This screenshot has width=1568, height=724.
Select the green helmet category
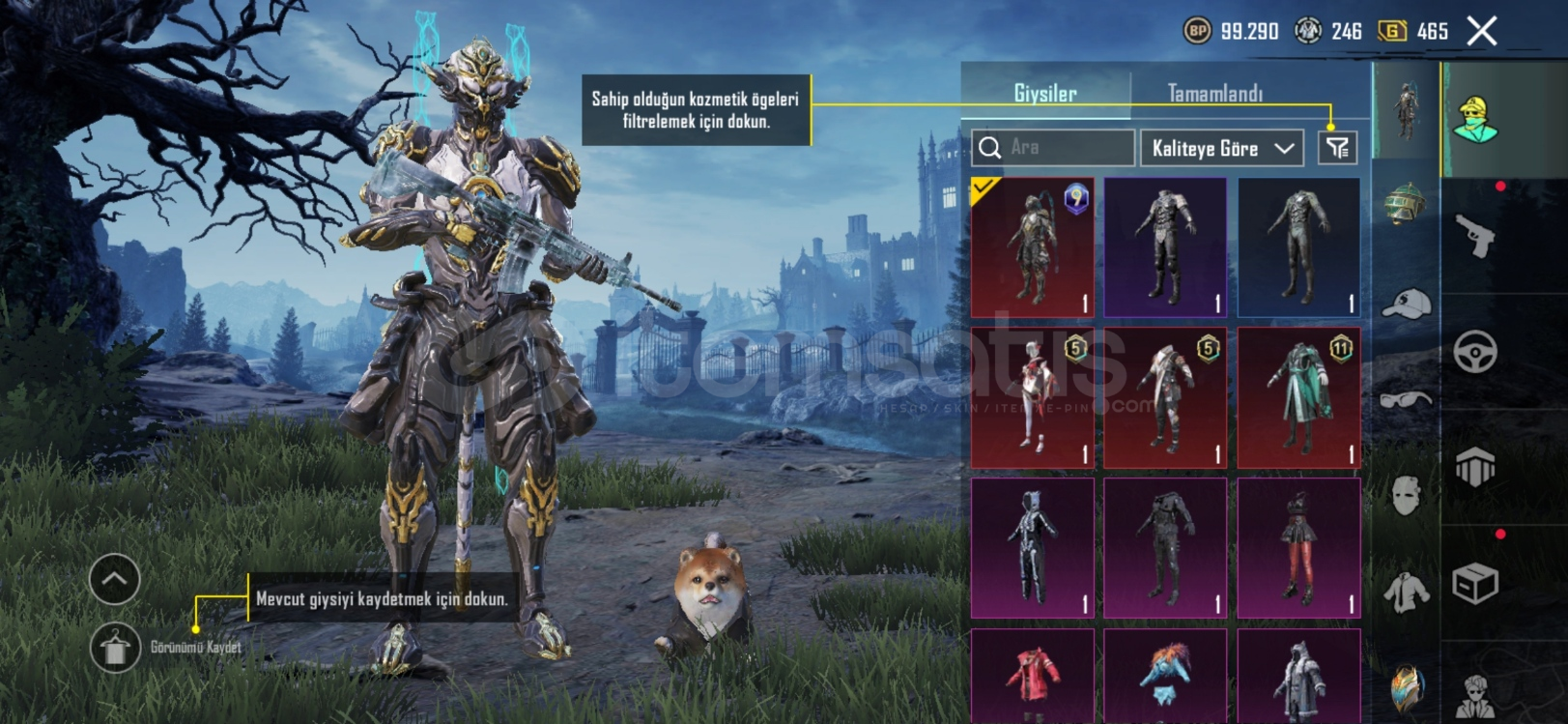coord(1406,204)
